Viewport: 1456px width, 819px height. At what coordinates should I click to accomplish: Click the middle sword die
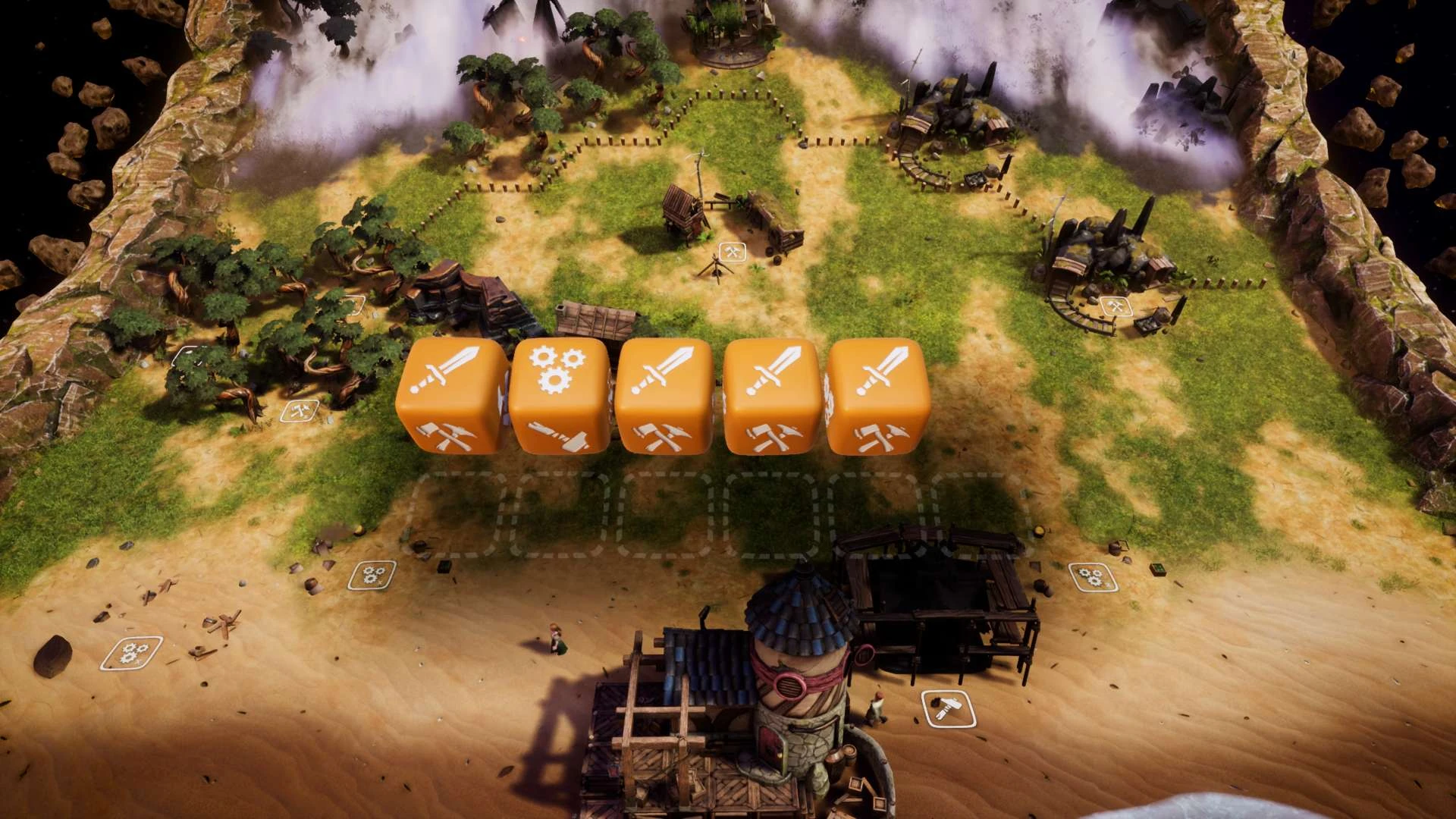point(666,402)
